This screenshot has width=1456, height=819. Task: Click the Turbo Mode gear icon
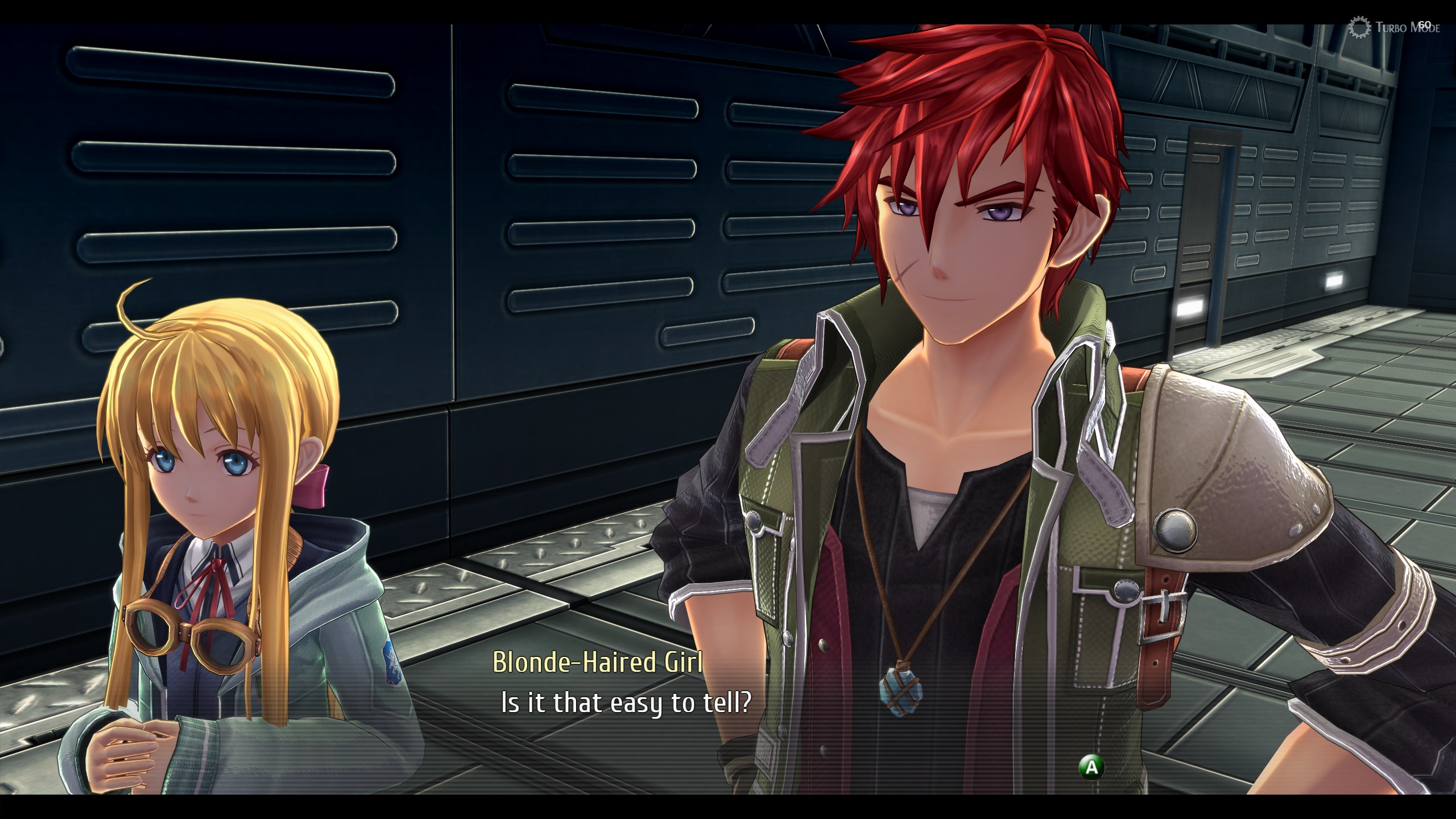[1358, 27]
